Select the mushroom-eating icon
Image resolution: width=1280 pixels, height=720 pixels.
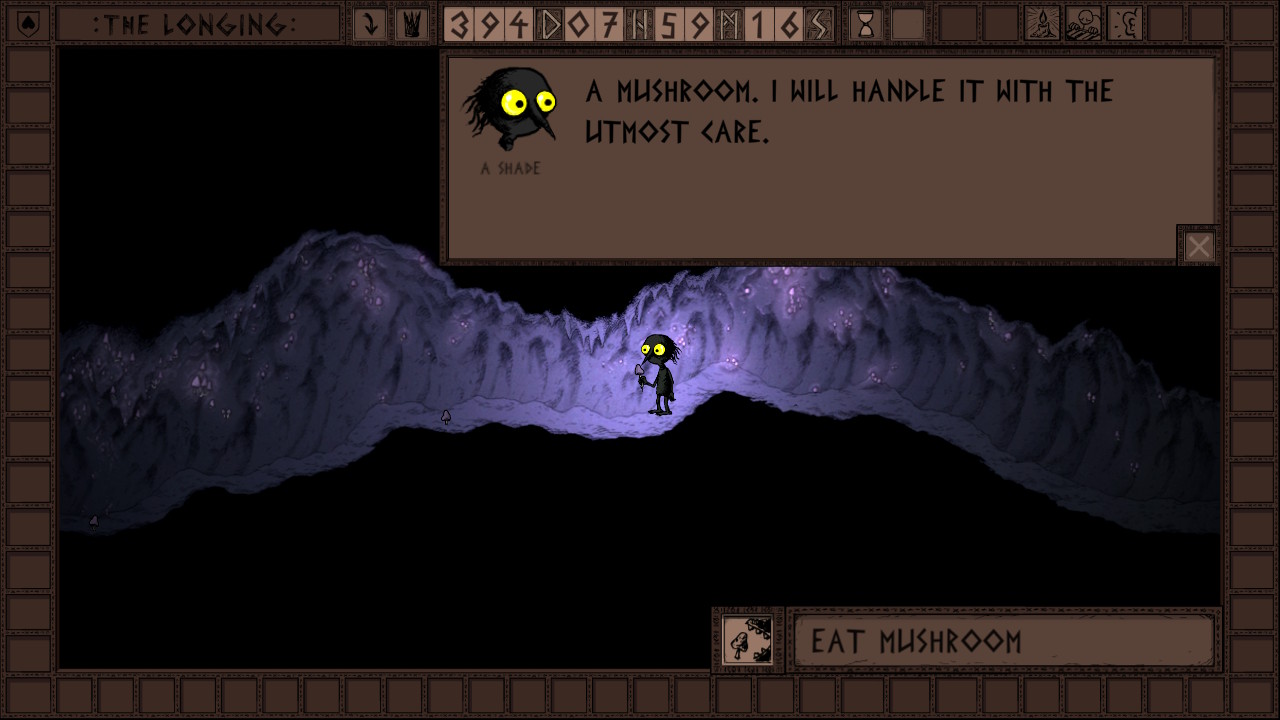(747, 640)
